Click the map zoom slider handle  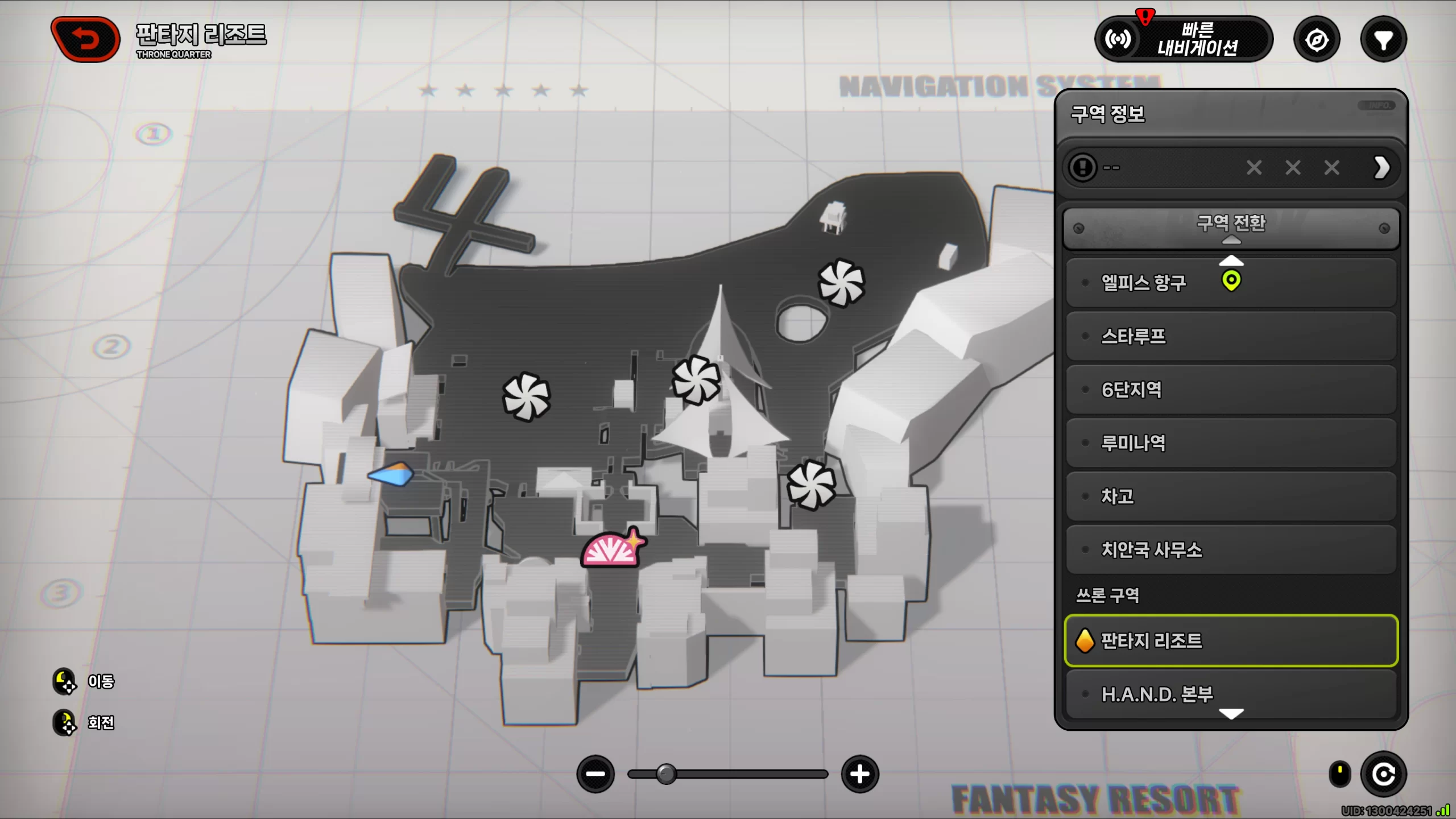tap(666, 774)
